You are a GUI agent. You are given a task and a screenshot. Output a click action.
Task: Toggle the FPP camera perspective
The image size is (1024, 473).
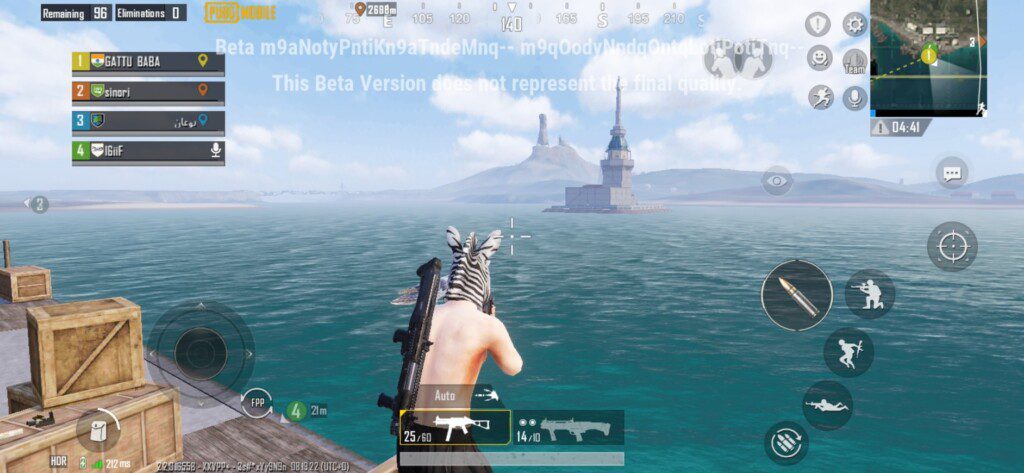(257, 403)
